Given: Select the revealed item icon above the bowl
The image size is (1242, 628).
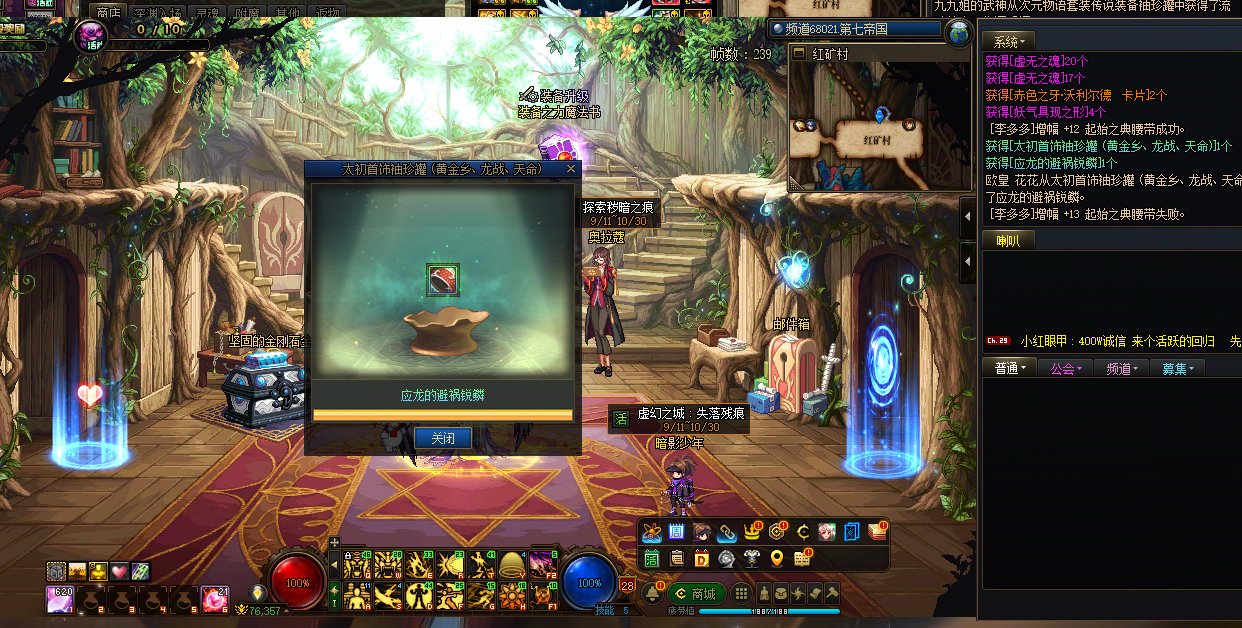Looking at the screenshot, I should pyautogui.click(x=442, y=280).
